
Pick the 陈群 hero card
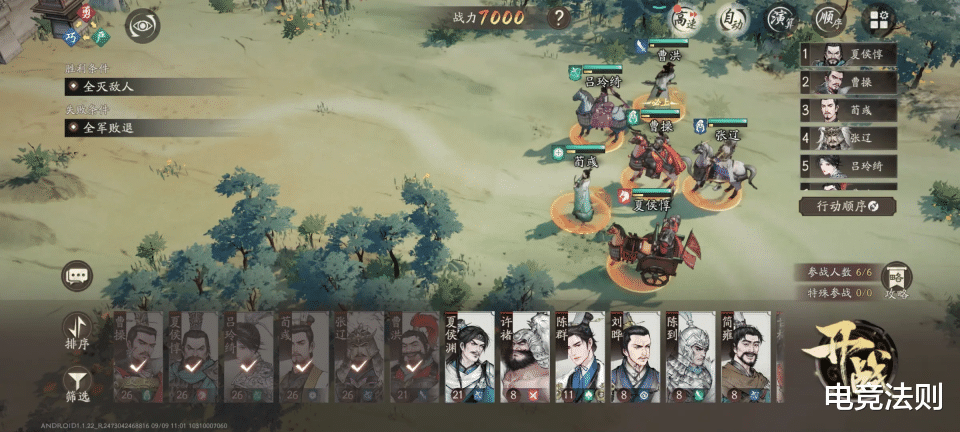click(x=580, y=358)
